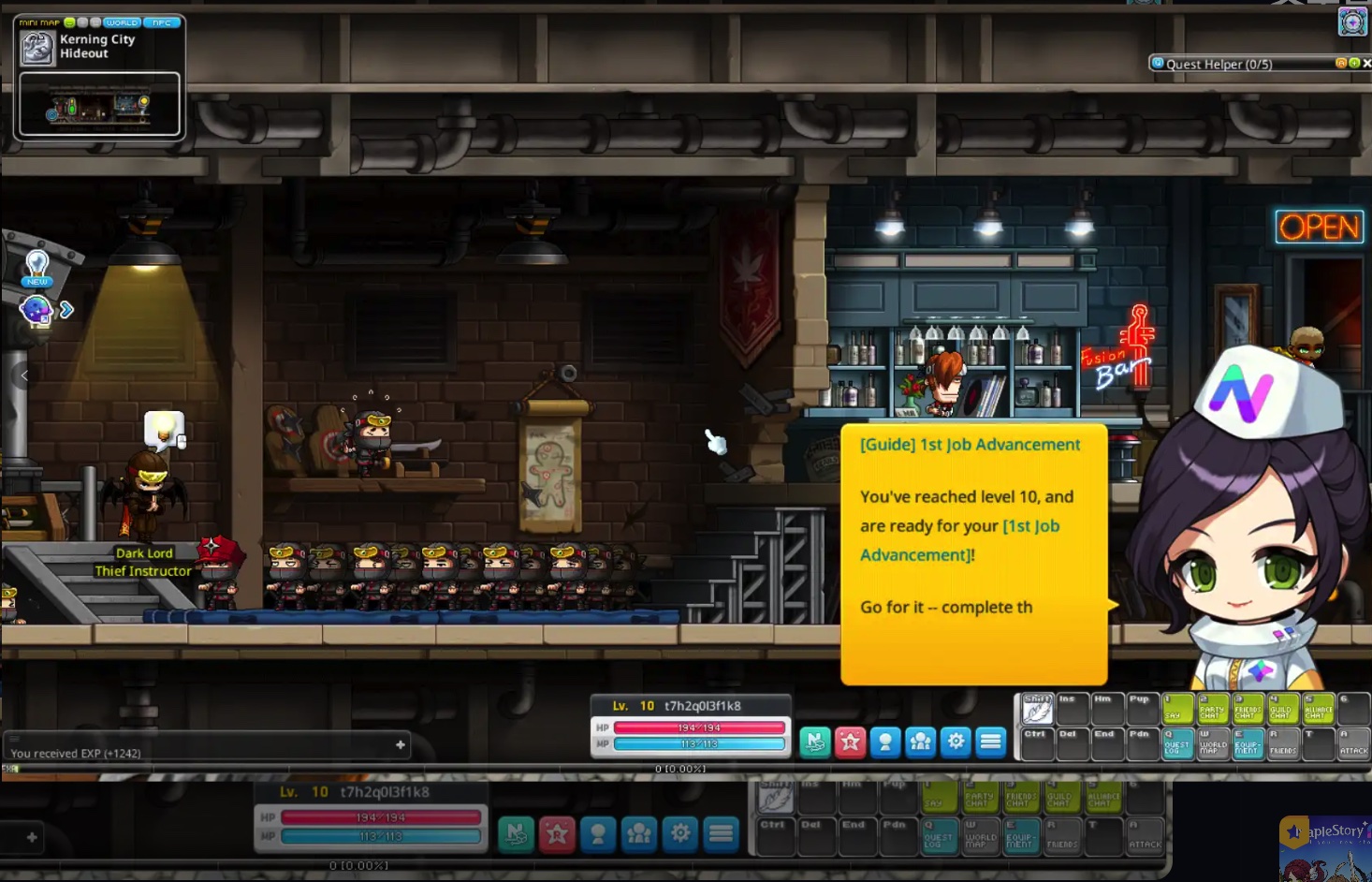Image resolution: width=1372 pixels, height=882 pixels.
Task: Click the Kerning City Hideout minimap view
Action: coord(99,106)
